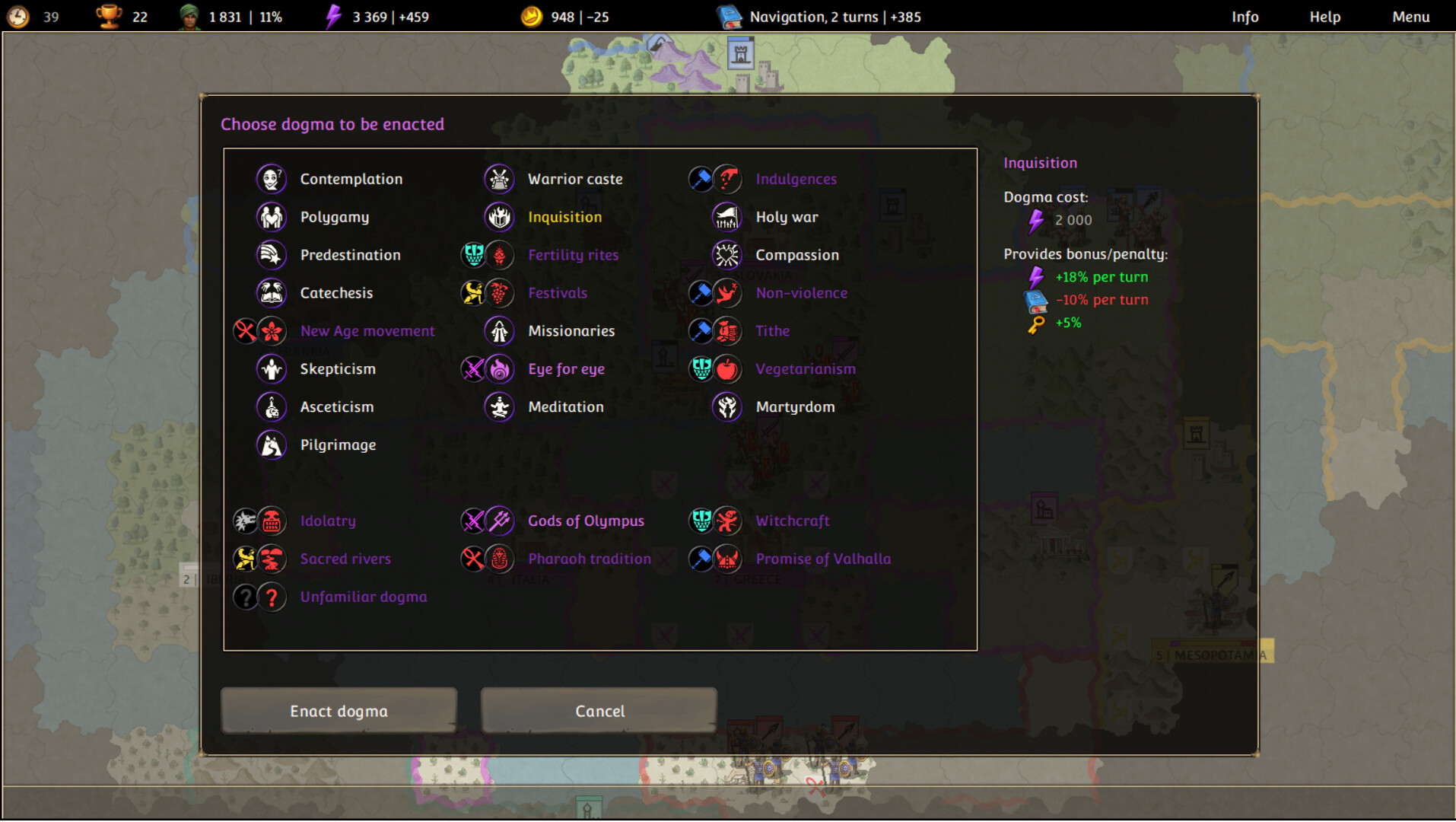Click the purple lightning energy icon
Screen dimensions: 1456x822
tap(332, 15)
